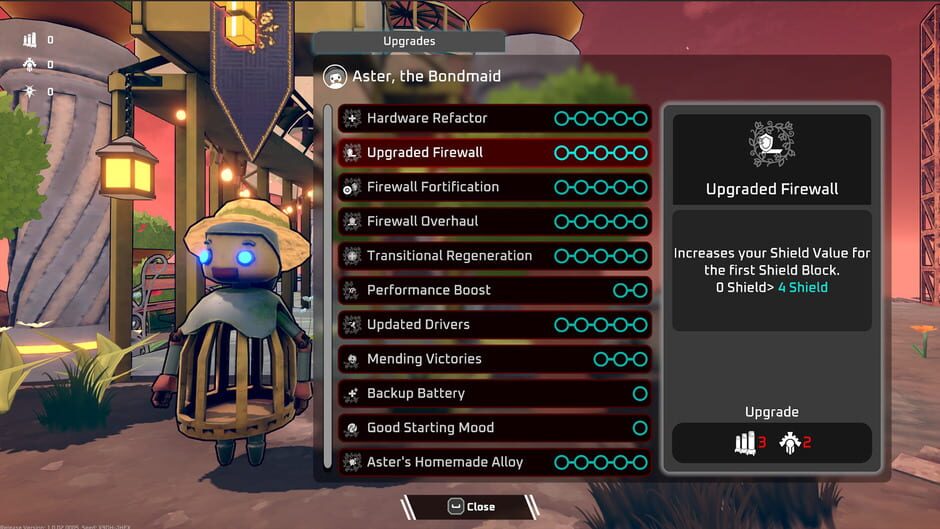Choose the Updated Drivers upgrade

point(494,324)
